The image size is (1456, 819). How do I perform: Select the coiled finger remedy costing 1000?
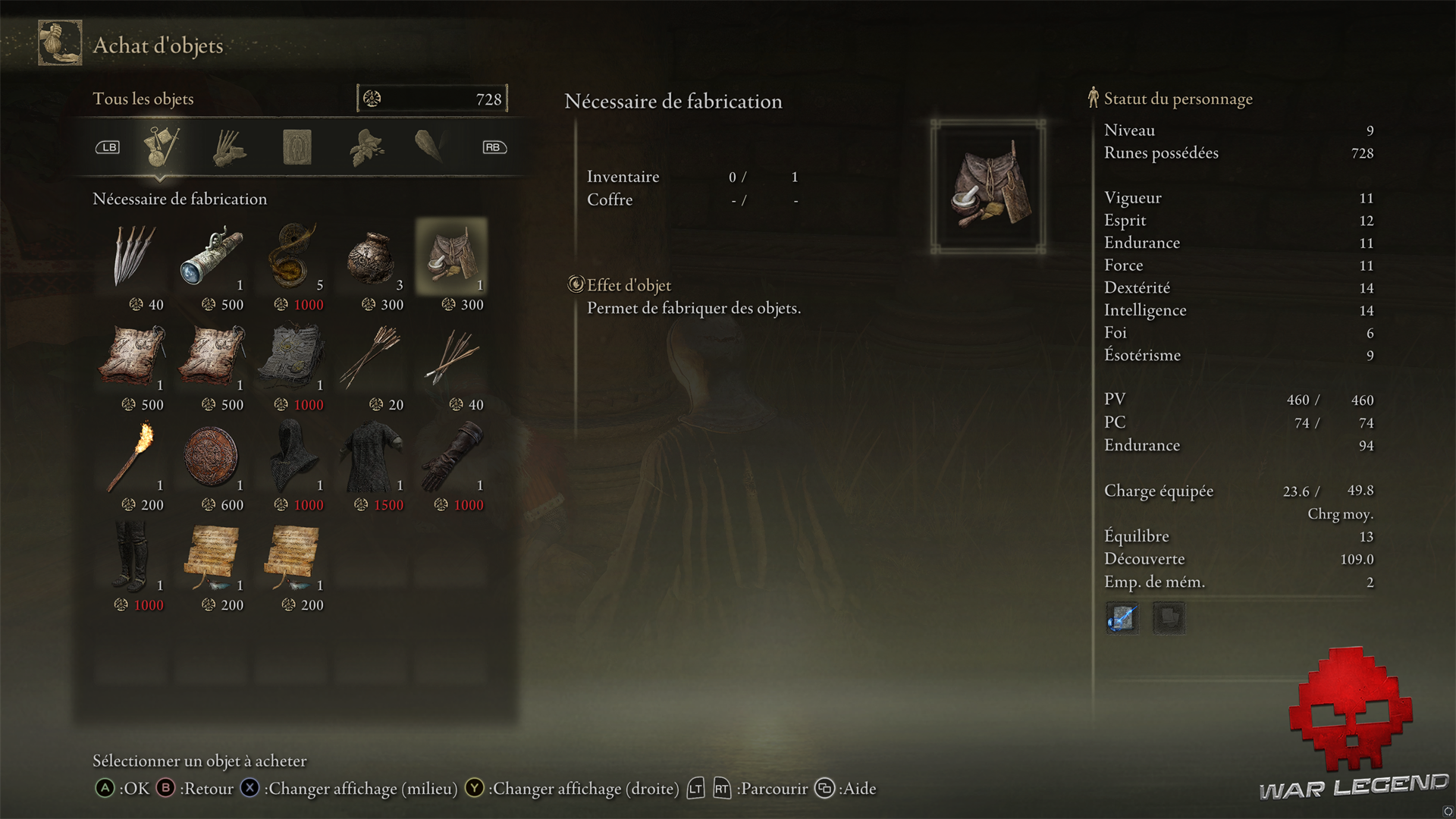click(x=293, y=256)
